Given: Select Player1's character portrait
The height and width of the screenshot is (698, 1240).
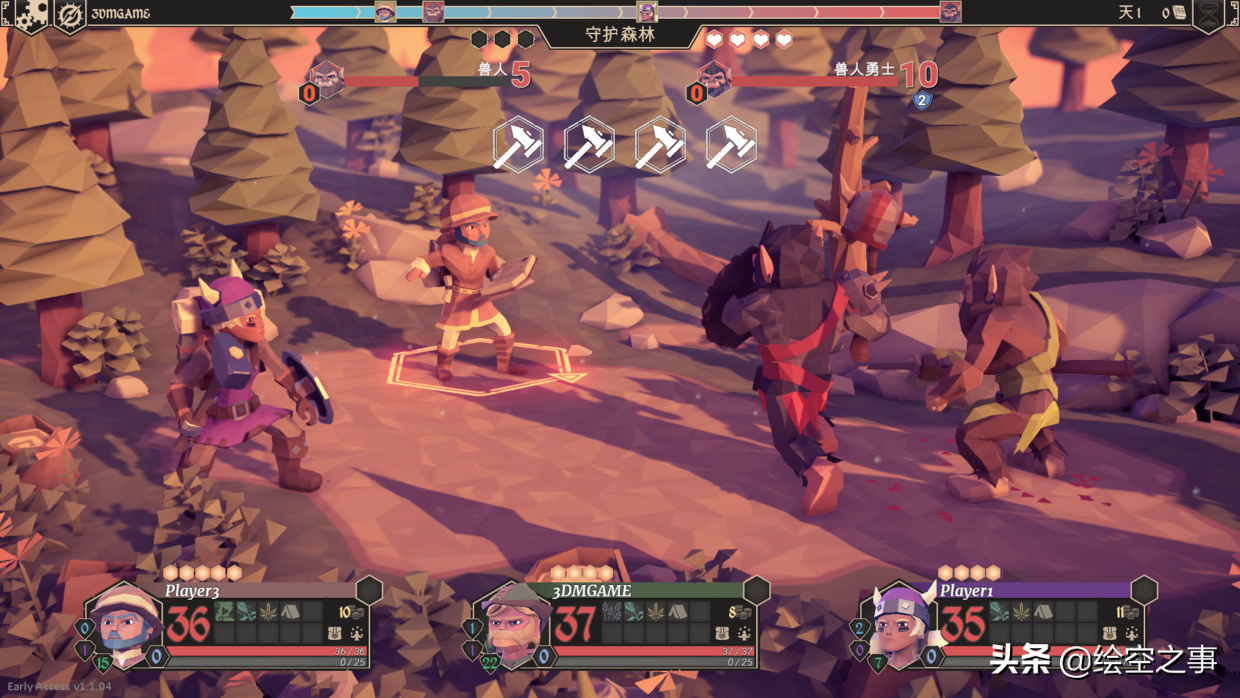Looking at the screenshot, I should pos(899,624).
